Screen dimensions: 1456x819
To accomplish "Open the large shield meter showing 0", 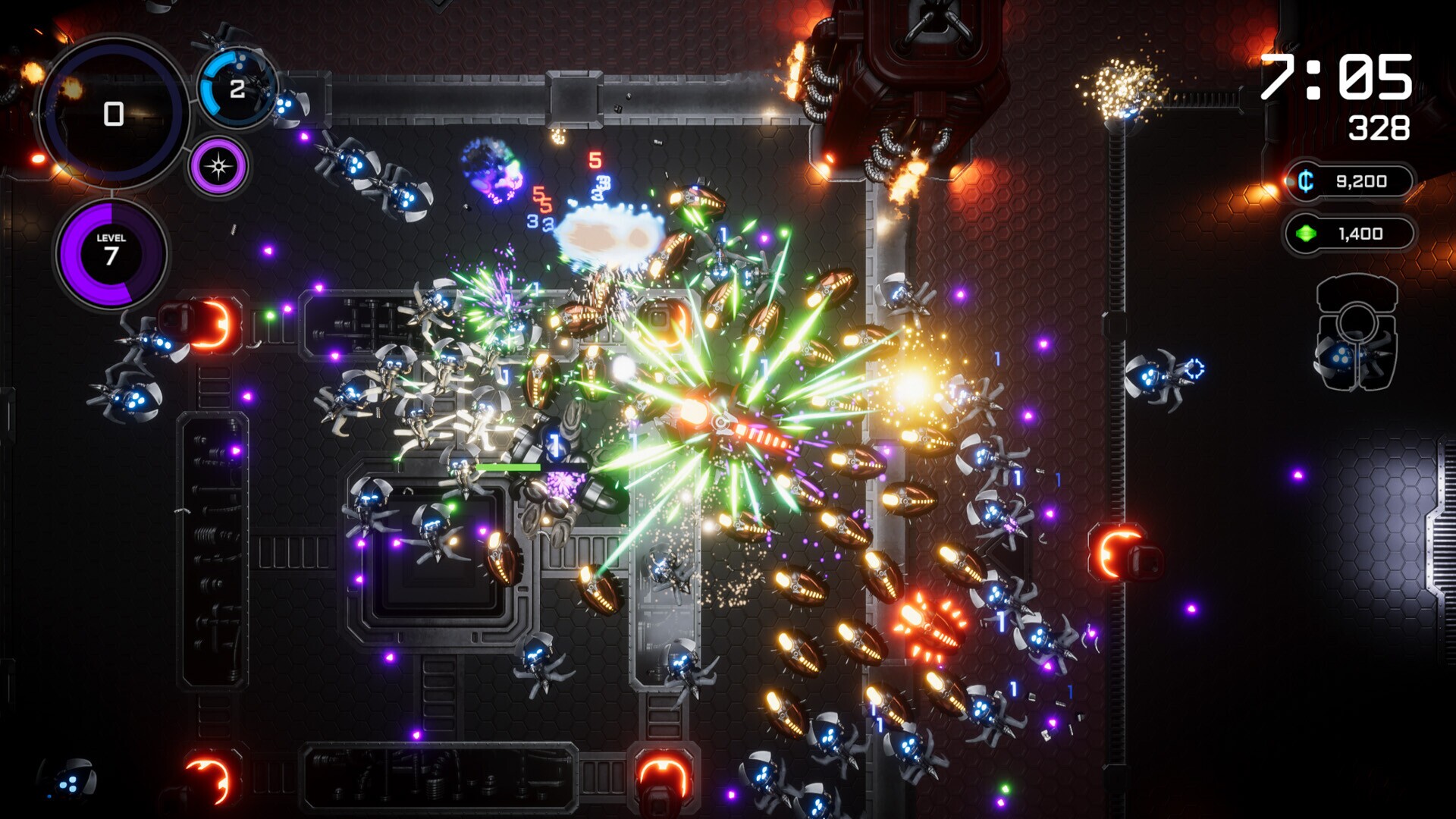I will point(112,115).
